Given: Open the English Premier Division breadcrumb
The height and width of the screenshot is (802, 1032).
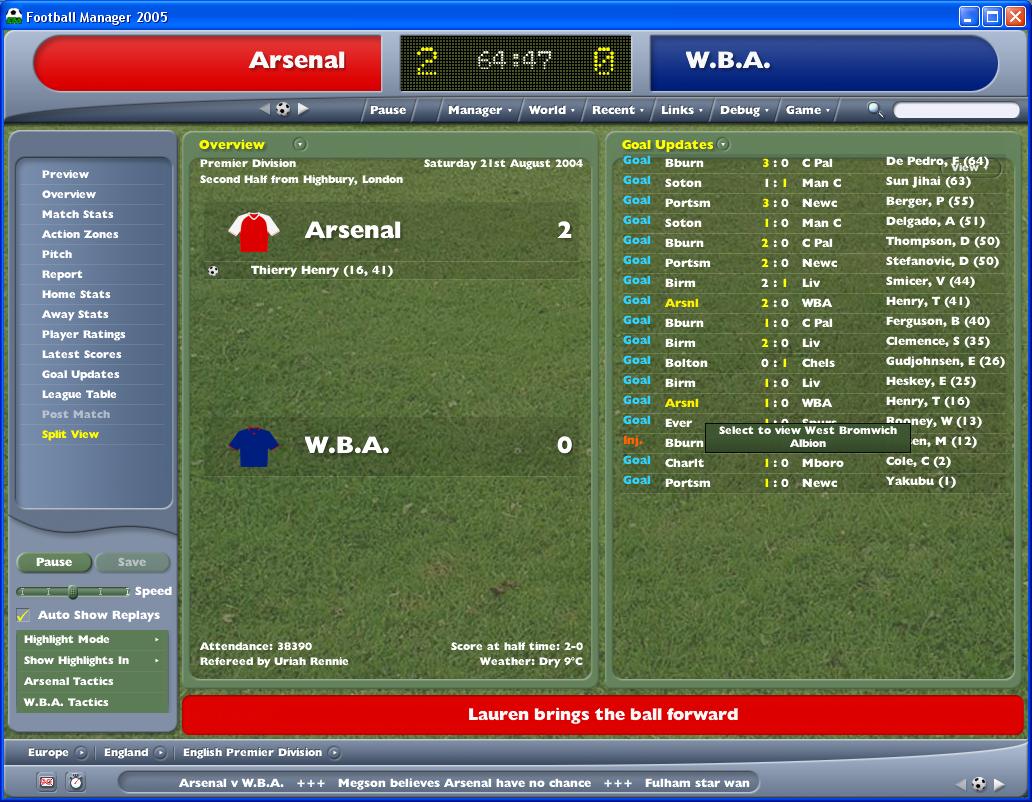Looking at the screenshot, I should (x=252, y=752).
